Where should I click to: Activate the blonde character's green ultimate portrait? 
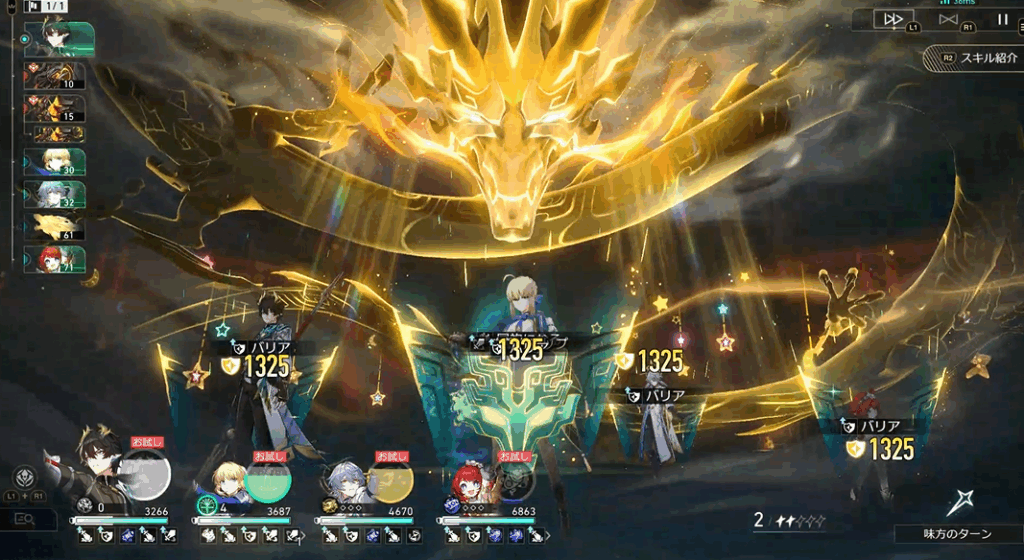[267, 479]
